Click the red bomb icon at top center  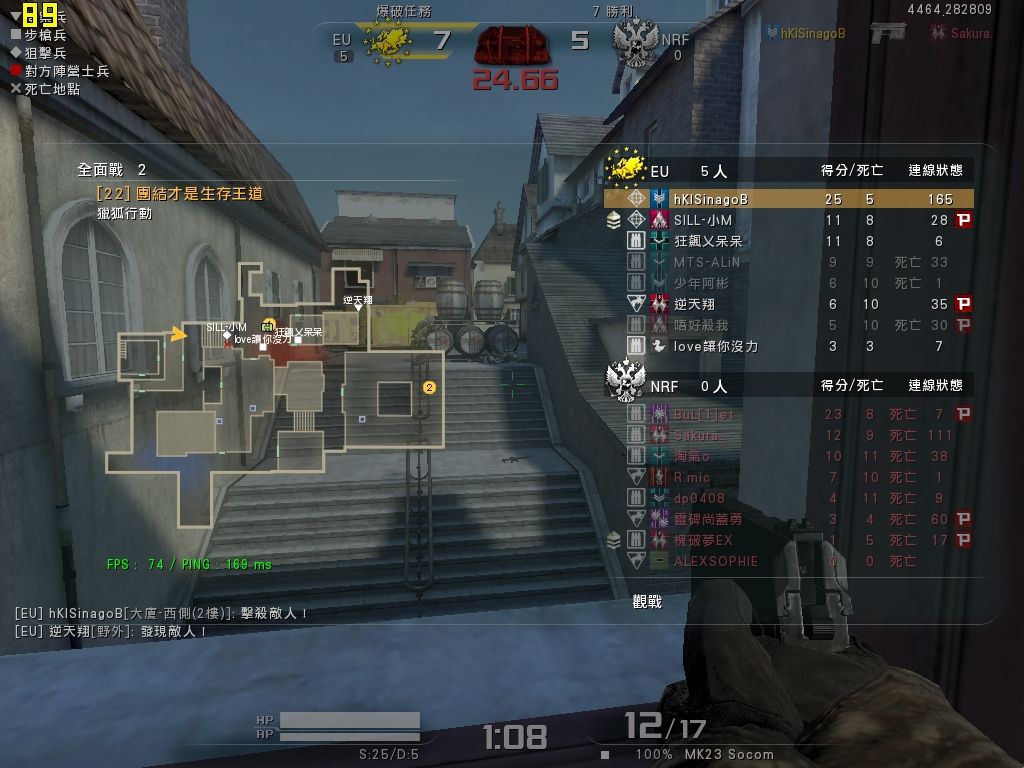coord(514,45)
